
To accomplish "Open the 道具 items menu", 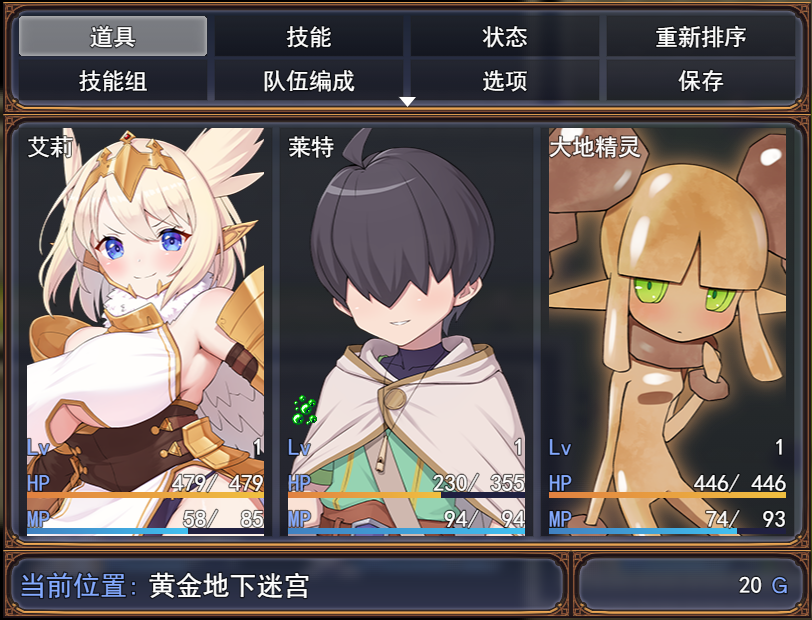I will pos(113,37).
